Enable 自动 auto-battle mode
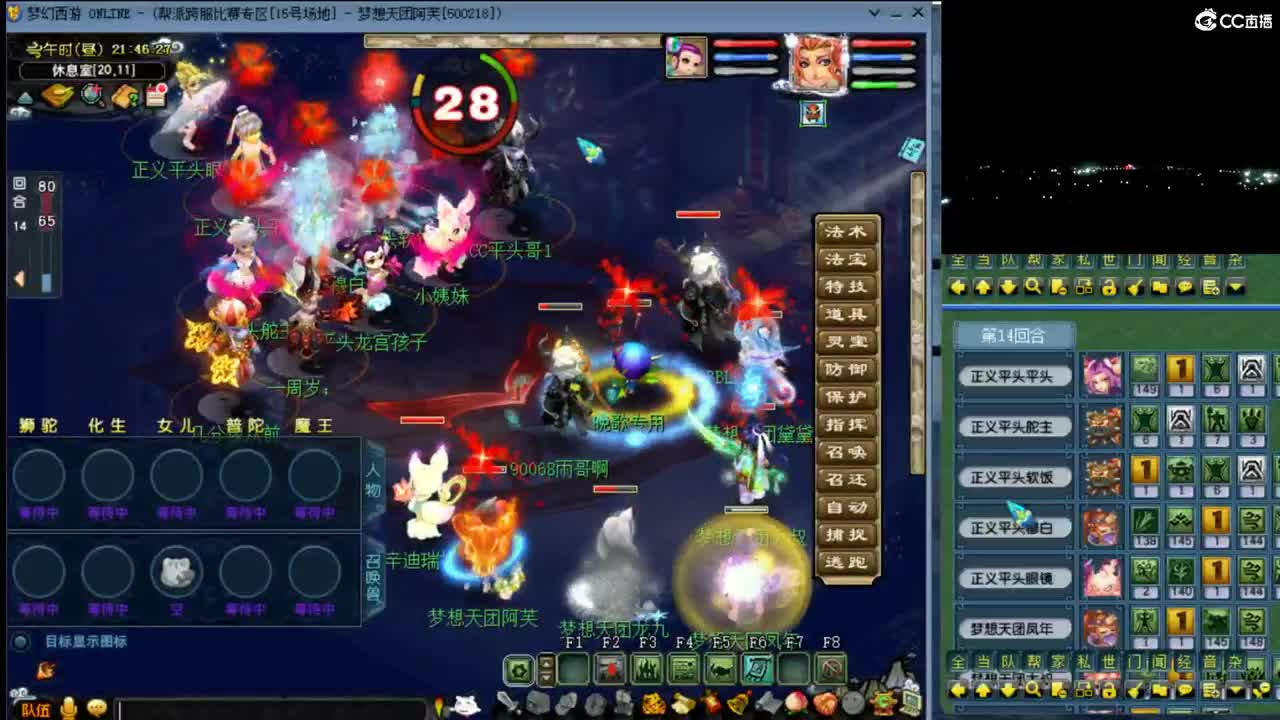Viewport: 1280px width, 720px height. tap(848, 507)
